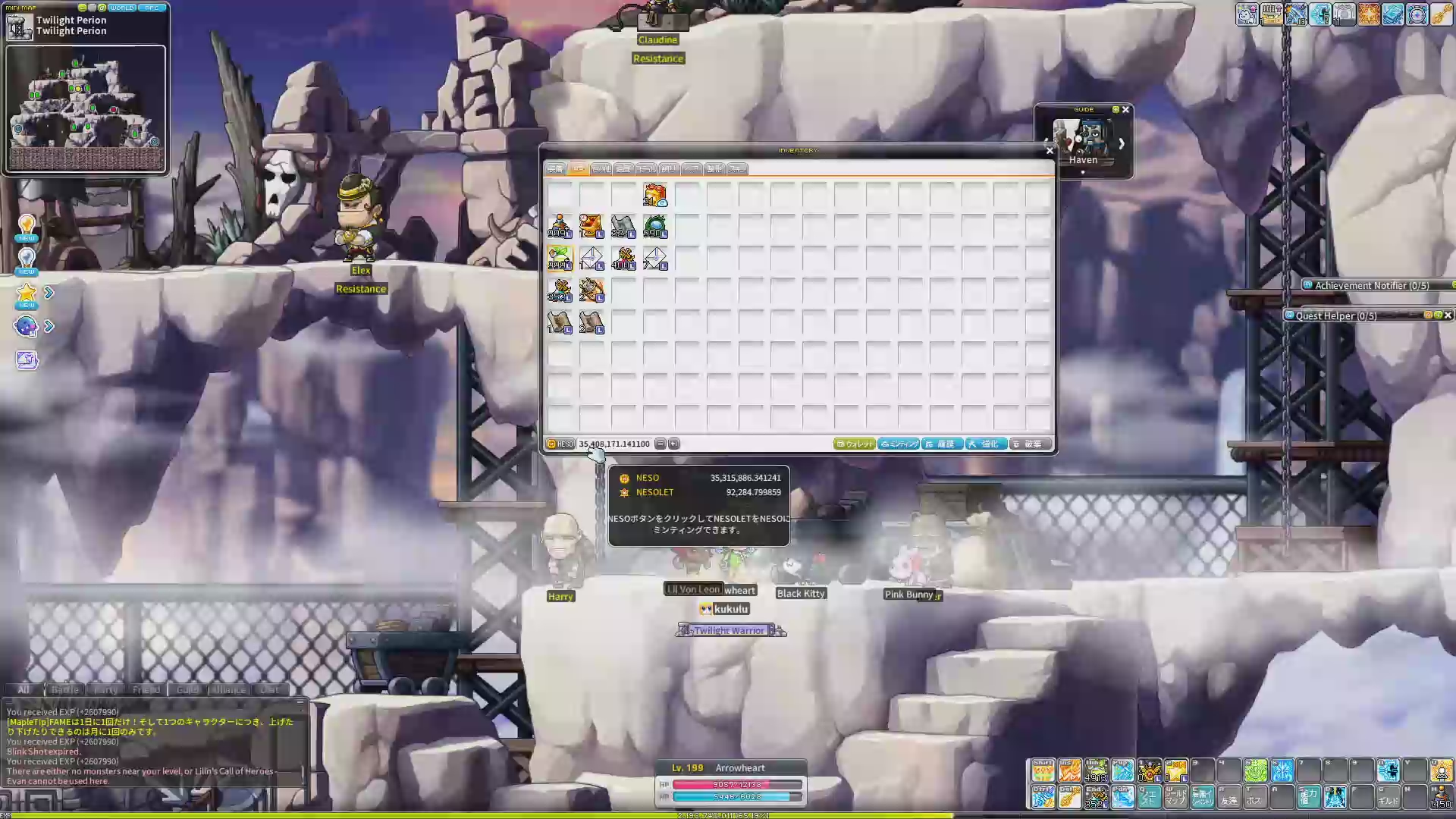Select the green wreath item stack
Viewport: 1456px width, 819px height.
(x=655, y=227)
